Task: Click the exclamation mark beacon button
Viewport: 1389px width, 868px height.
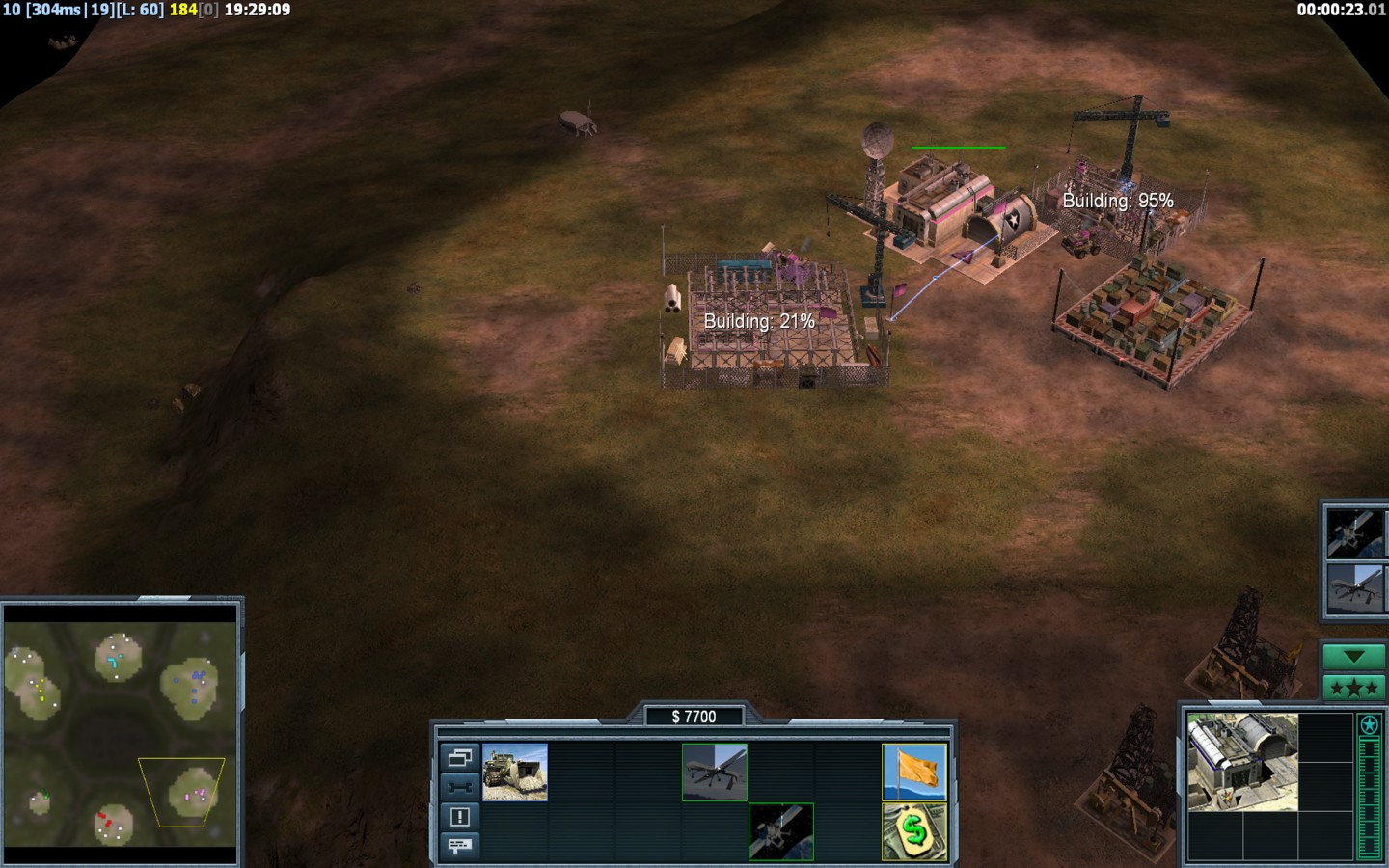Action: [459, 817]
